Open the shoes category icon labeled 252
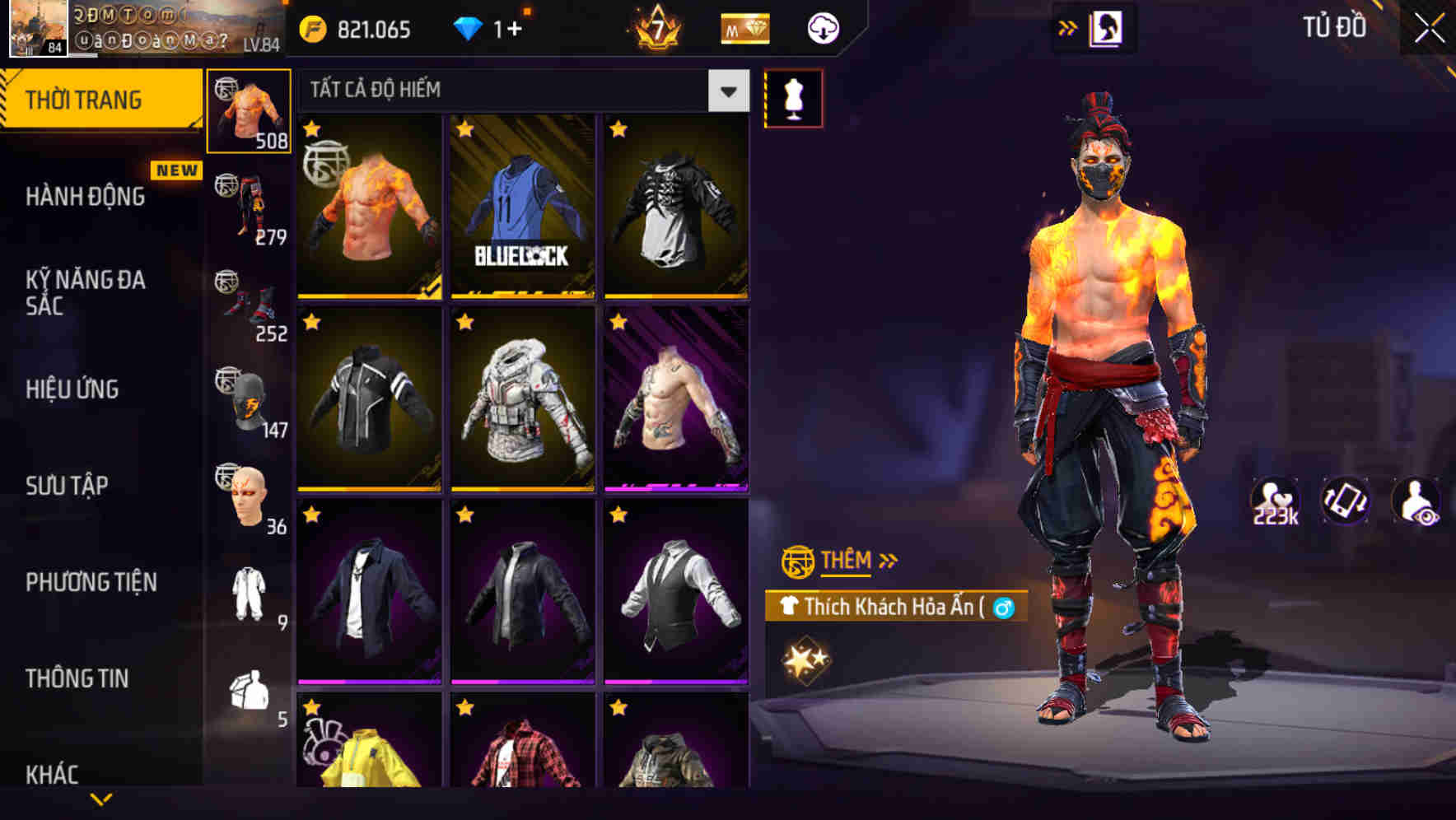Viewport: 1456px width, 820px height. click(248, 301)
